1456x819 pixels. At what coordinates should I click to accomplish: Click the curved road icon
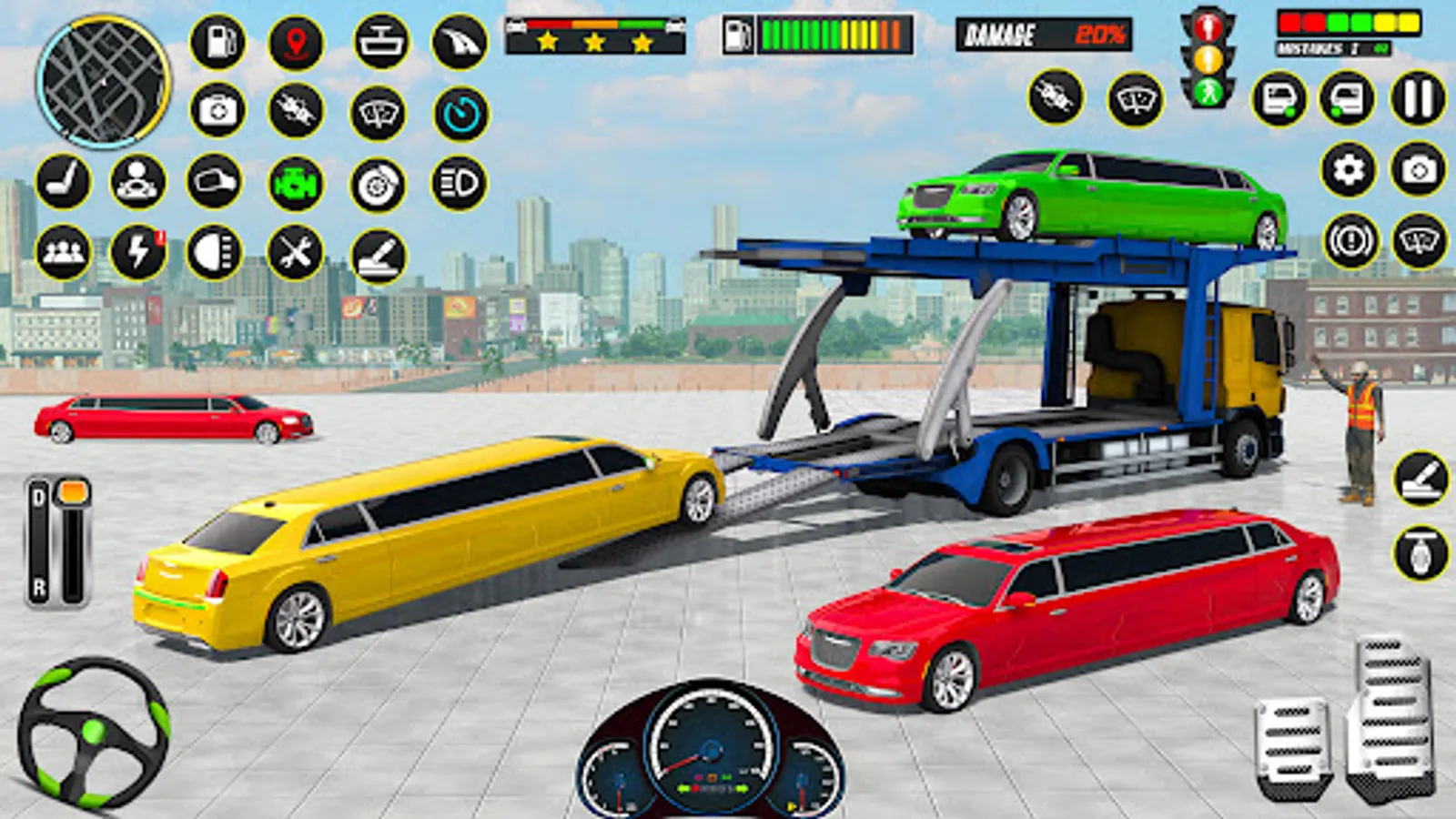pyautogui.click(x=460, y=42)
